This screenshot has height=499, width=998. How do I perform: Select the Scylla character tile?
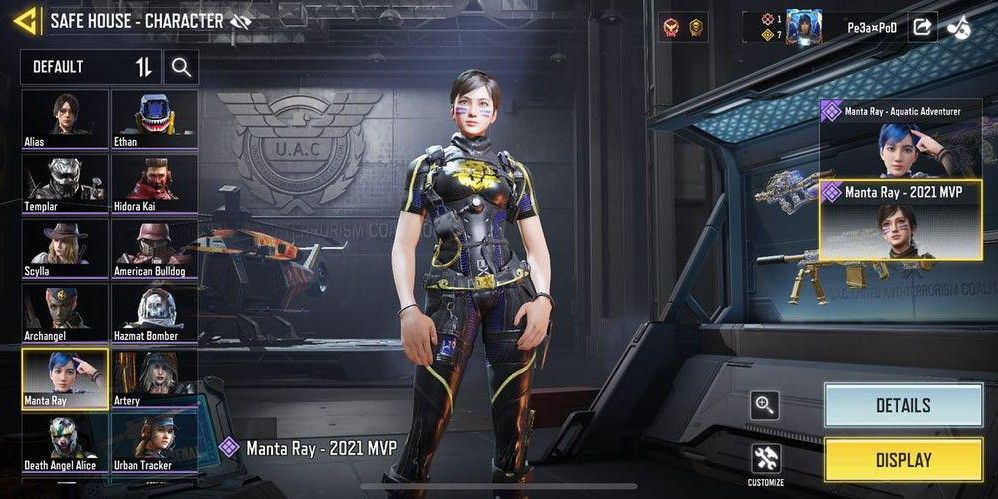point(65,249)
